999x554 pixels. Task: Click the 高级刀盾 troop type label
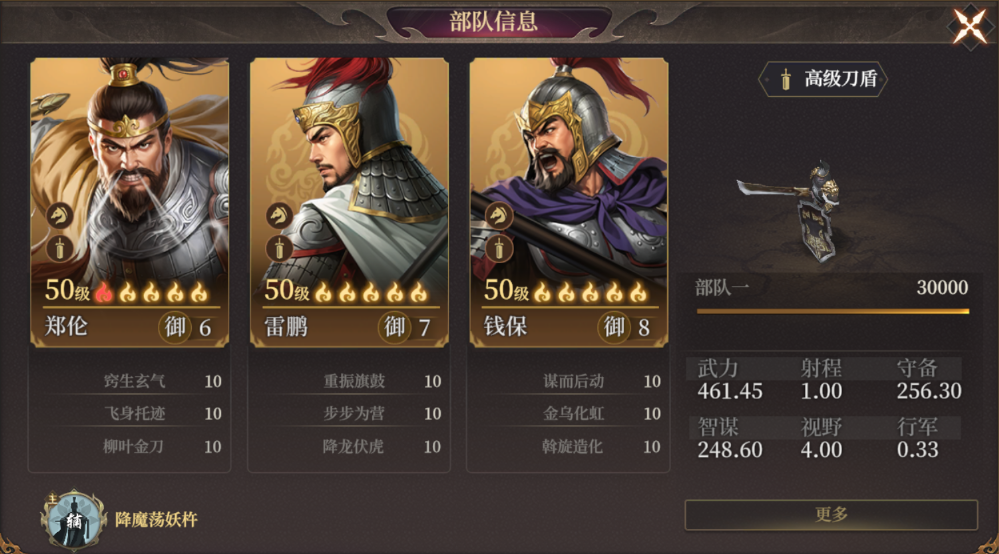click(x=824, y=79)
